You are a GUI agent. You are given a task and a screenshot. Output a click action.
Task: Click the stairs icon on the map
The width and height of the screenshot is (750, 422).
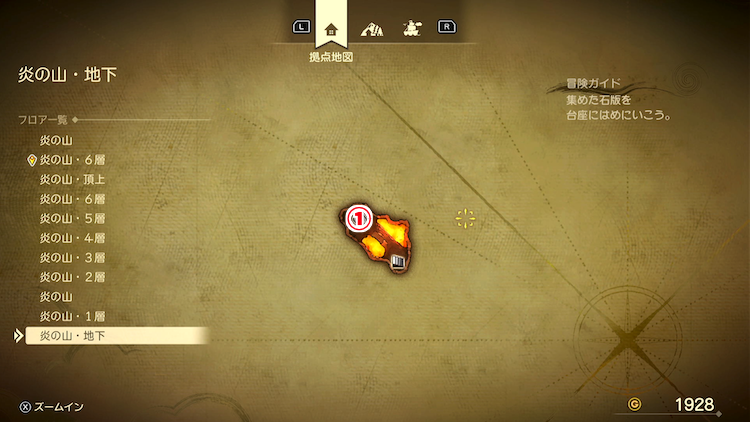(x=399, y=262)
